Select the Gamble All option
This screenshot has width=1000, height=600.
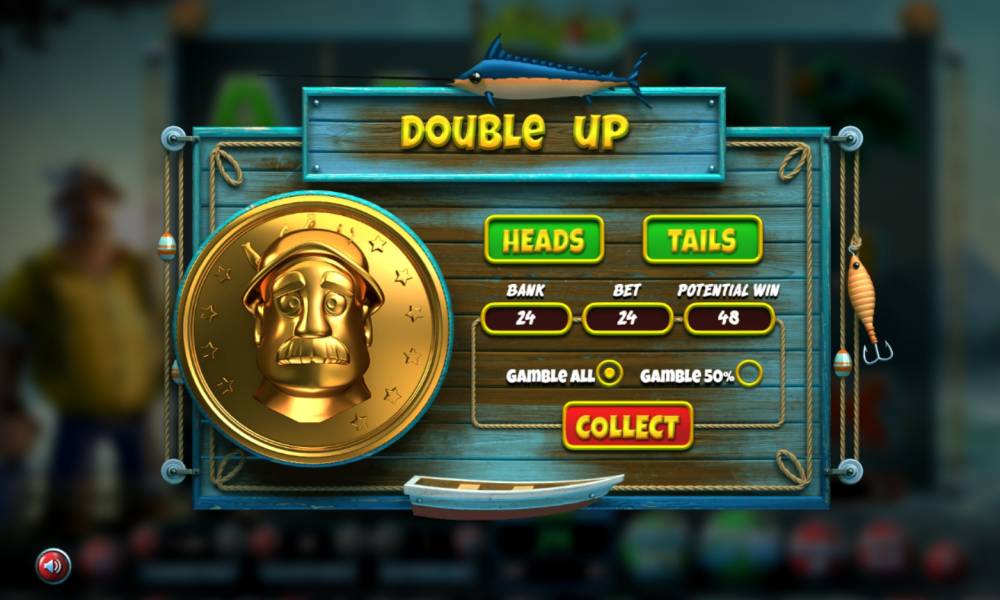pyautogui.click(x=609, y=374)
